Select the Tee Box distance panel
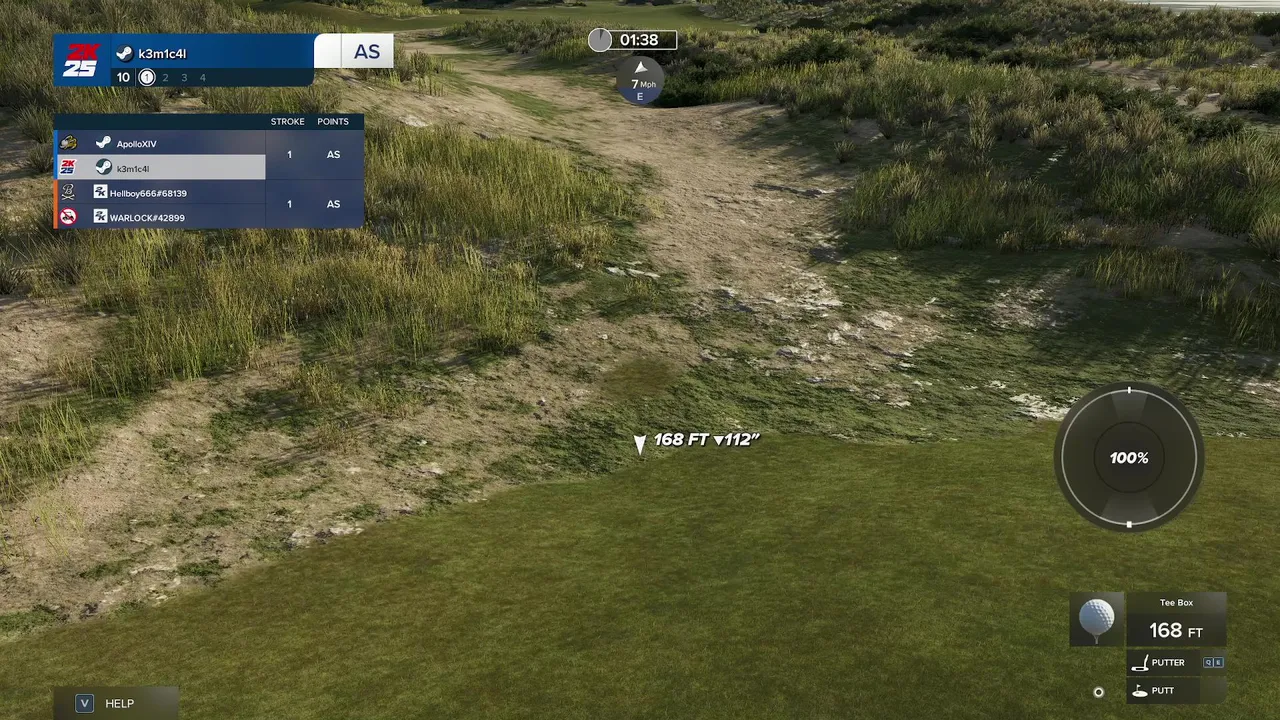This screenshot has width=1280, height=720. (x=1176, y=620)
